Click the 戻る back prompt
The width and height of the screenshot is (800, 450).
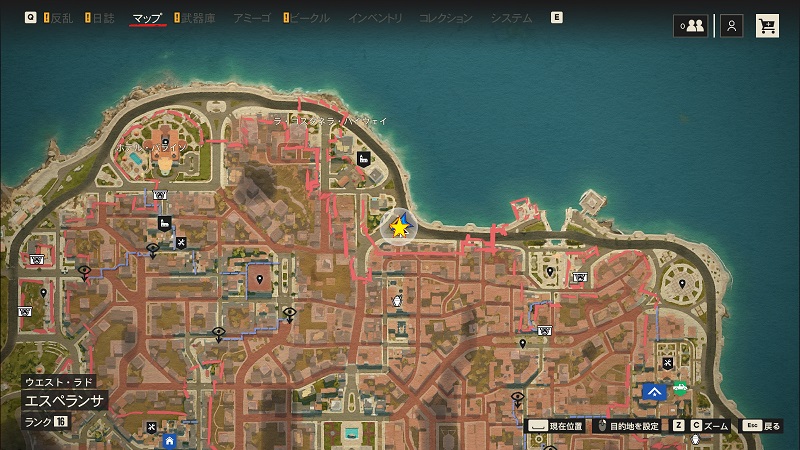tap(763, 425)
